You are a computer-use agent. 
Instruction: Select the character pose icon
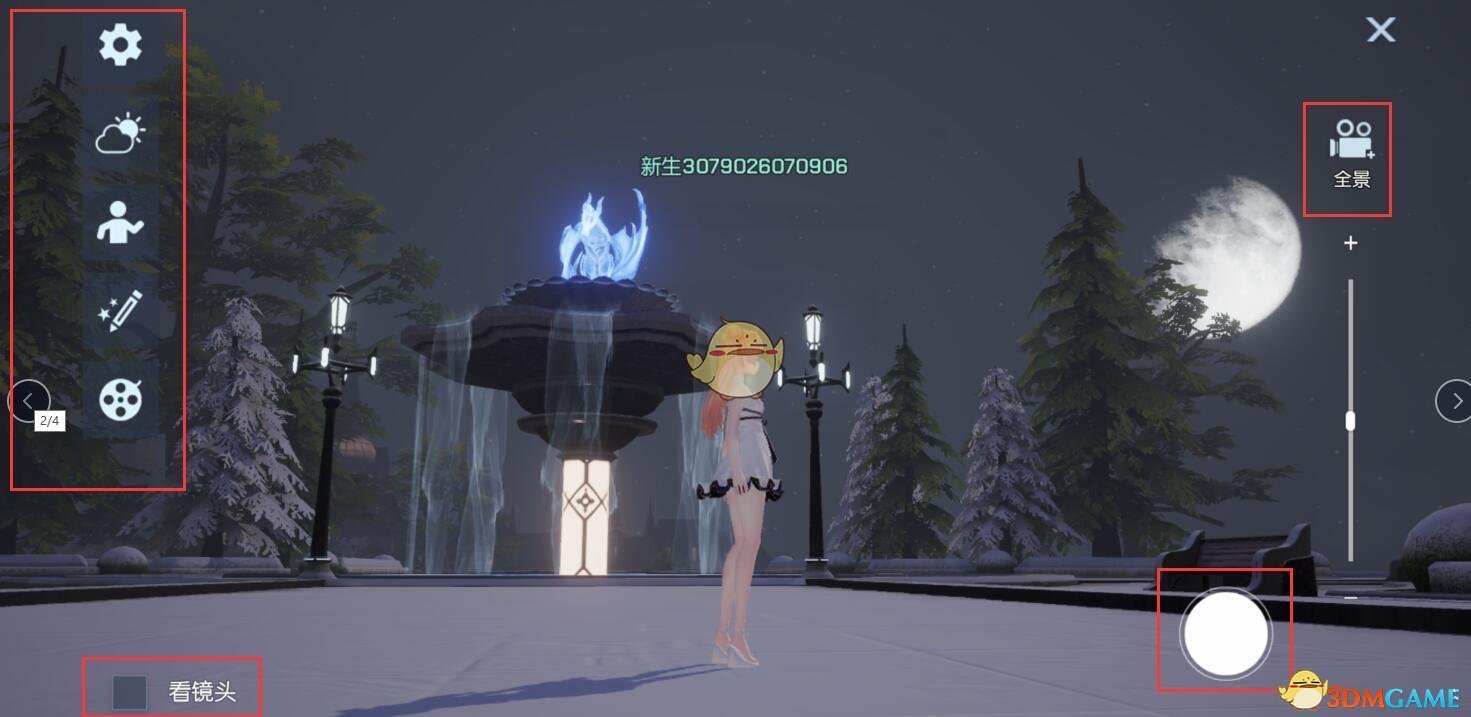(x=120, y=221)
